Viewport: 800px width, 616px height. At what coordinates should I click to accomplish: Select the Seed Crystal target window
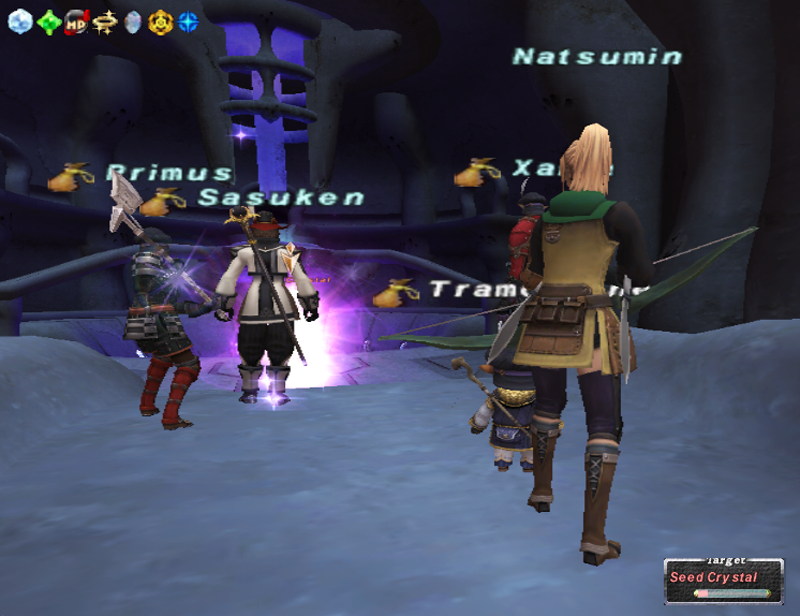coord(724,580)
